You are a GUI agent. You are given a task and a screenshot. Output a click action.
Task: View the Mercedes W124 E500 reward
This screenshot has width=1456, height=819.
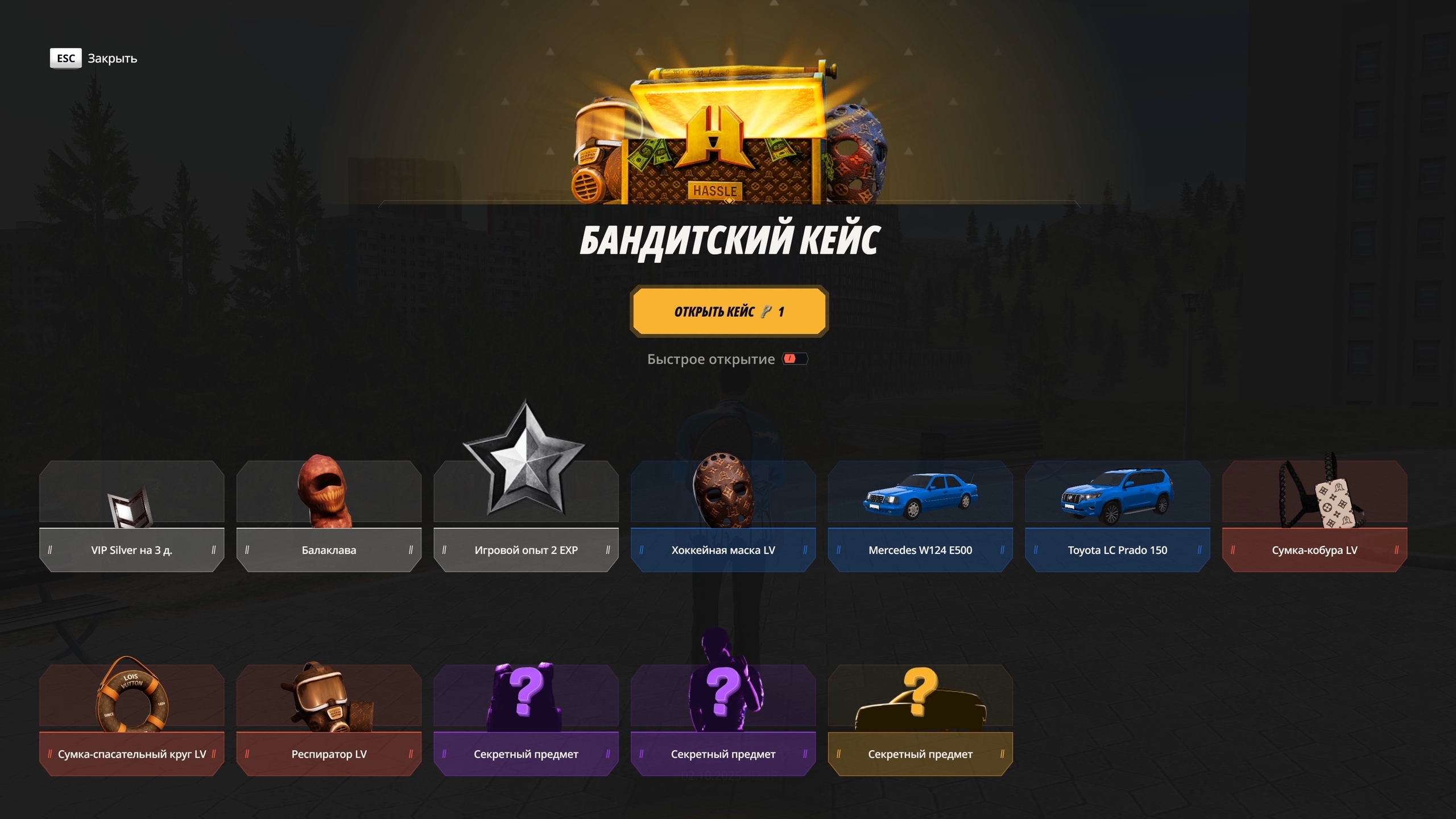[920, 516]
